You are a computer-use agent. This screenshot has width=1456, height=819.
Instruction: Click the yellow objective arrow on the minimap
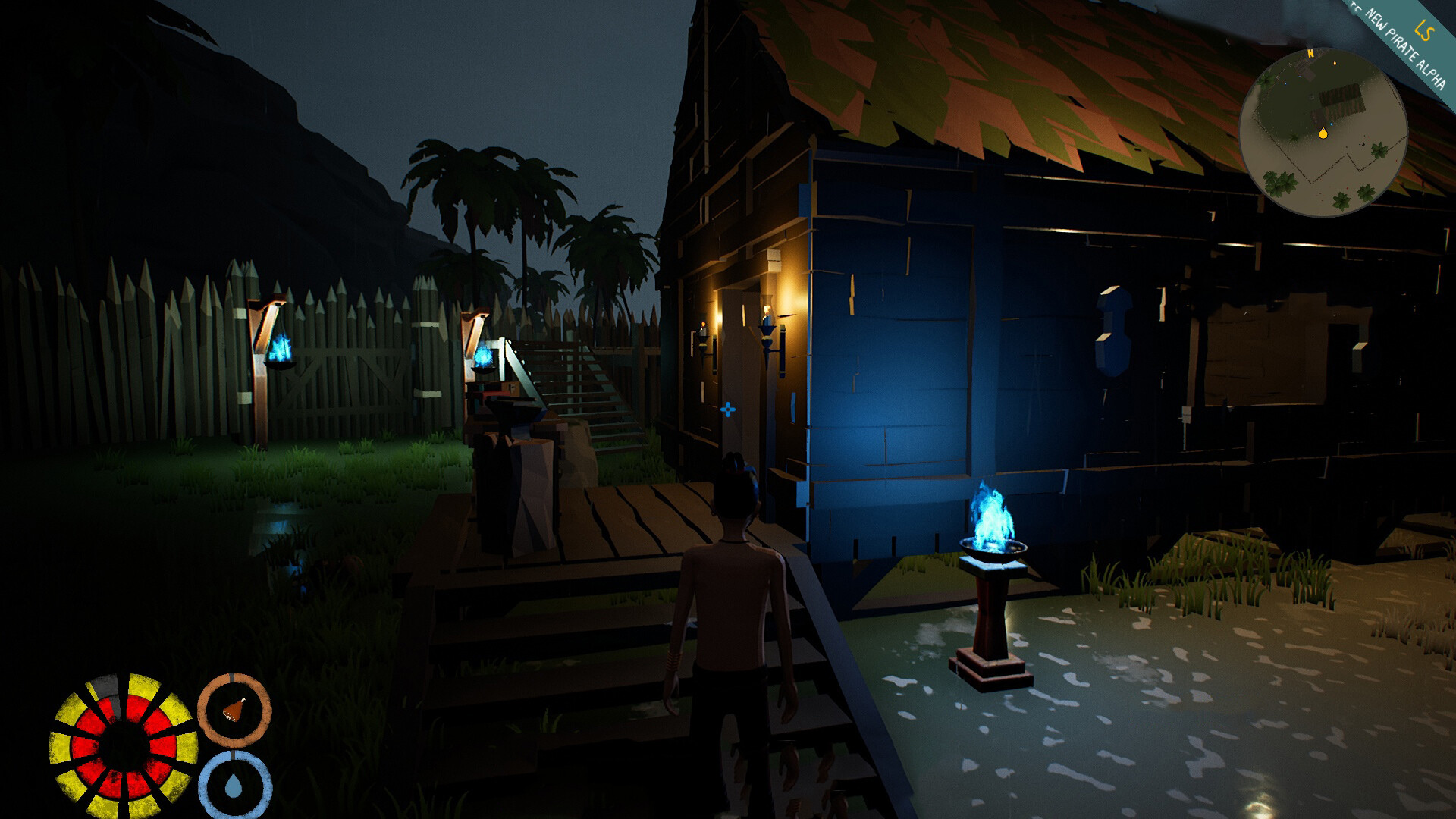point(1335,64)
